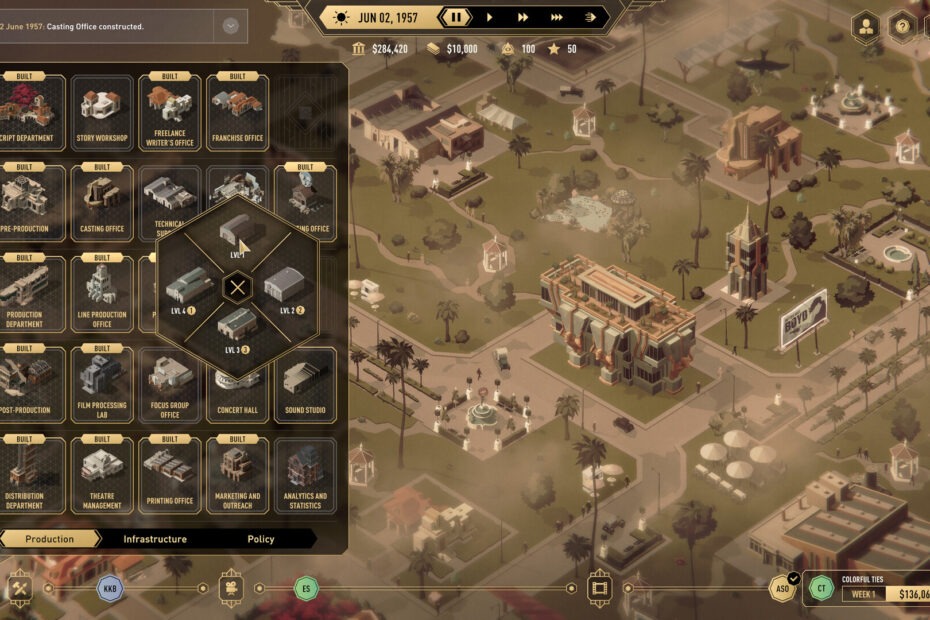The height and width of the screenshot is (620, 930).
Task: Select the Story Workshop building
Action: (x=102, y=112)
